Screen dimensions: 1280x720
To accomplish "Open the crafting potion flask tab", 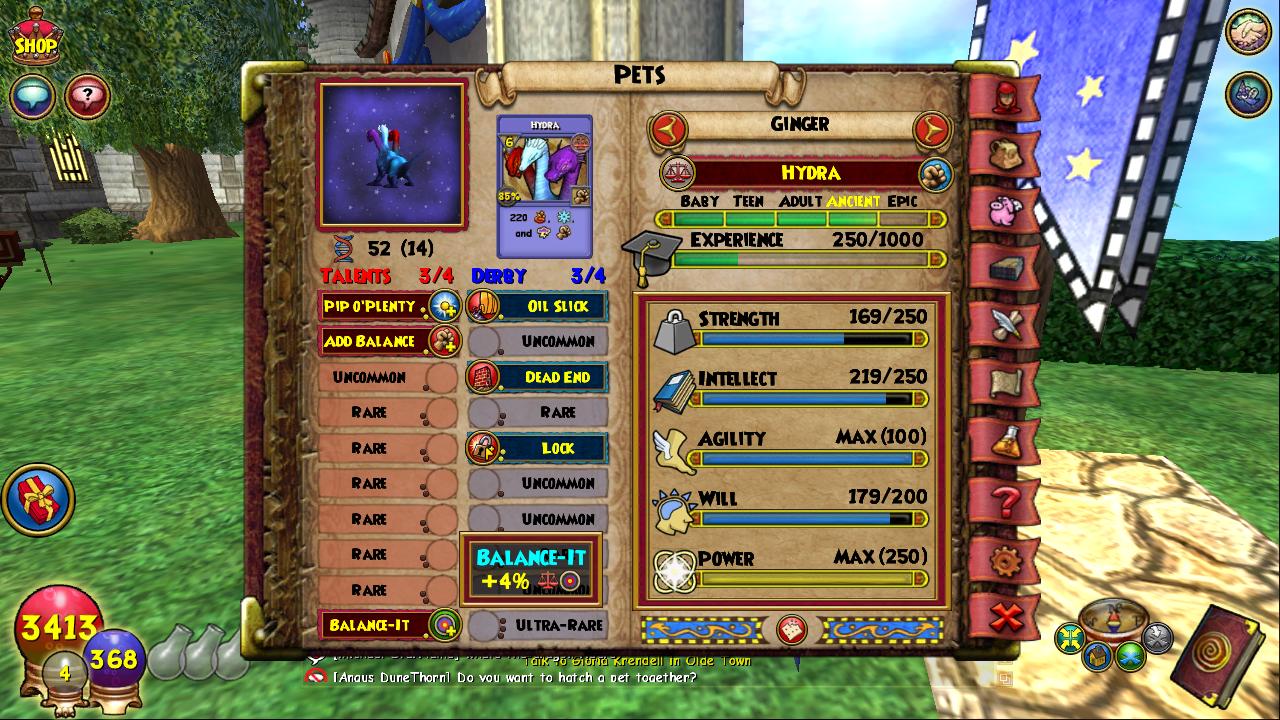I will (x=1004, y=441).
